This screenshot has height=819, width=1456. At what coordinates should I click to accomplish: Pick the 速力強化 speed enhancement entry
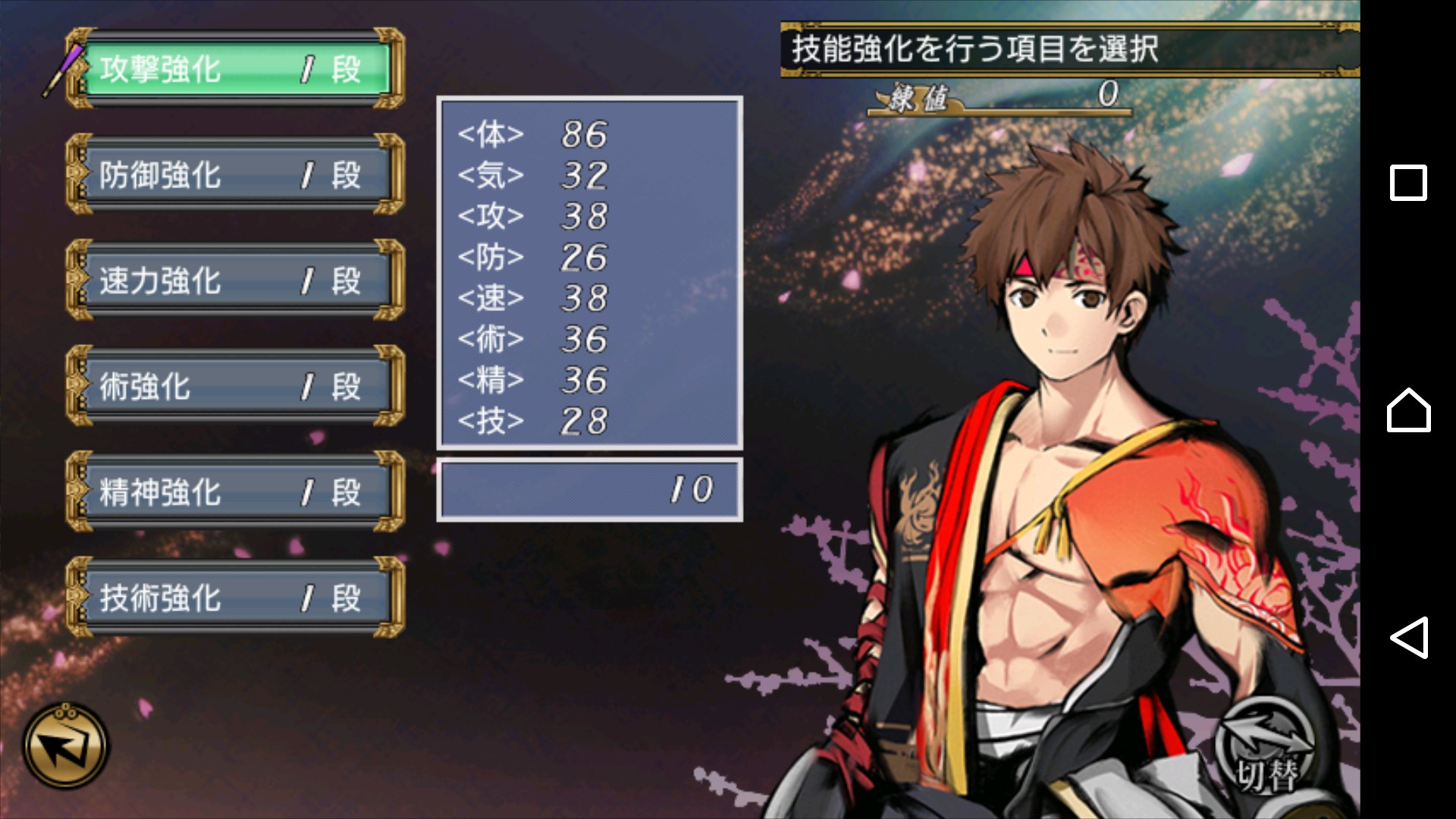tap(235, 281)
